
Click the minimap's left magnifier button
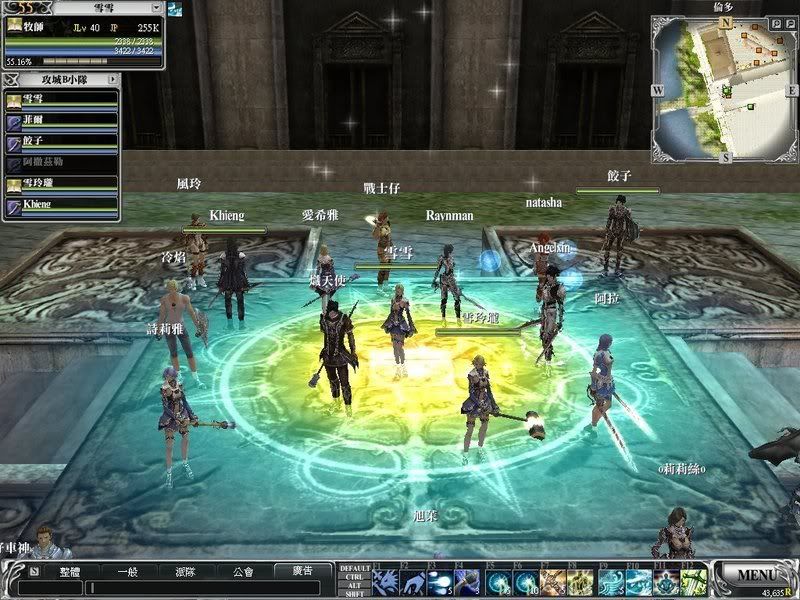click(x=776, y=22)
